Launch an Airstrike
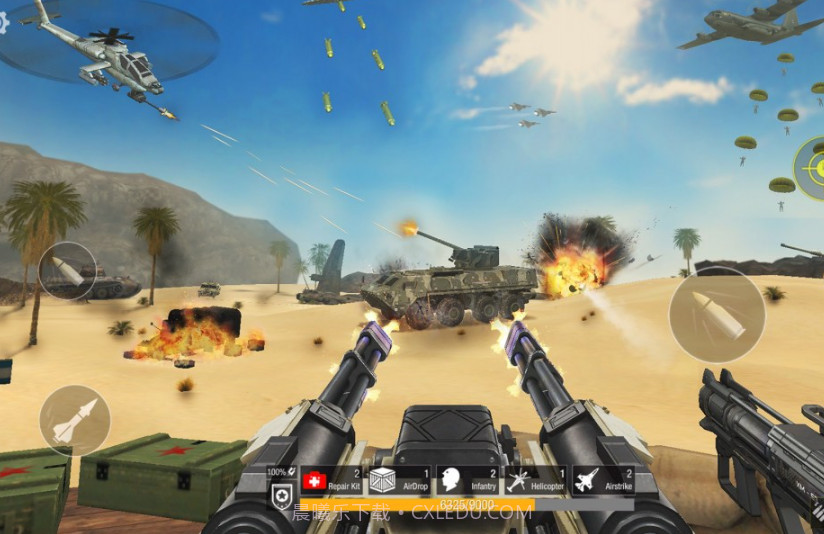Viewport: 824px width, 534px height. click(x=603, y=481)
